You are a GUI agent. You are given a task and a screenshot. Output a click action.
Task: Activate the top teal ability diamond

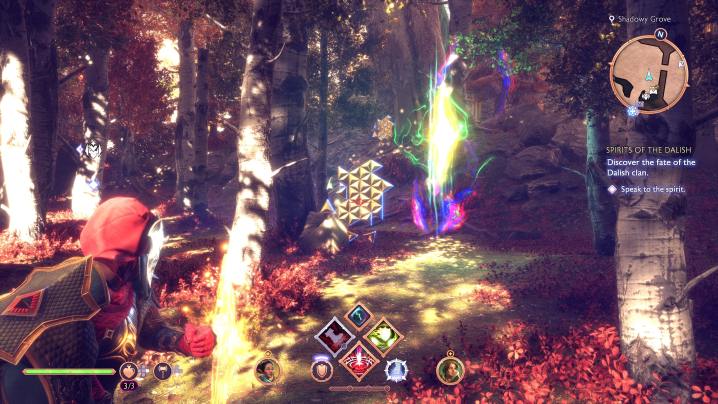pos(358,315)
